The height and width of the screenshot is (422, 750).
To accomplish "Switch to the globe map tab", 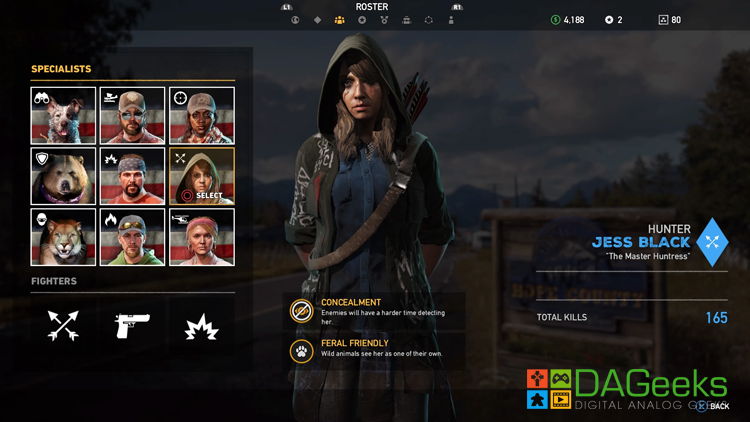I will 295,20.
